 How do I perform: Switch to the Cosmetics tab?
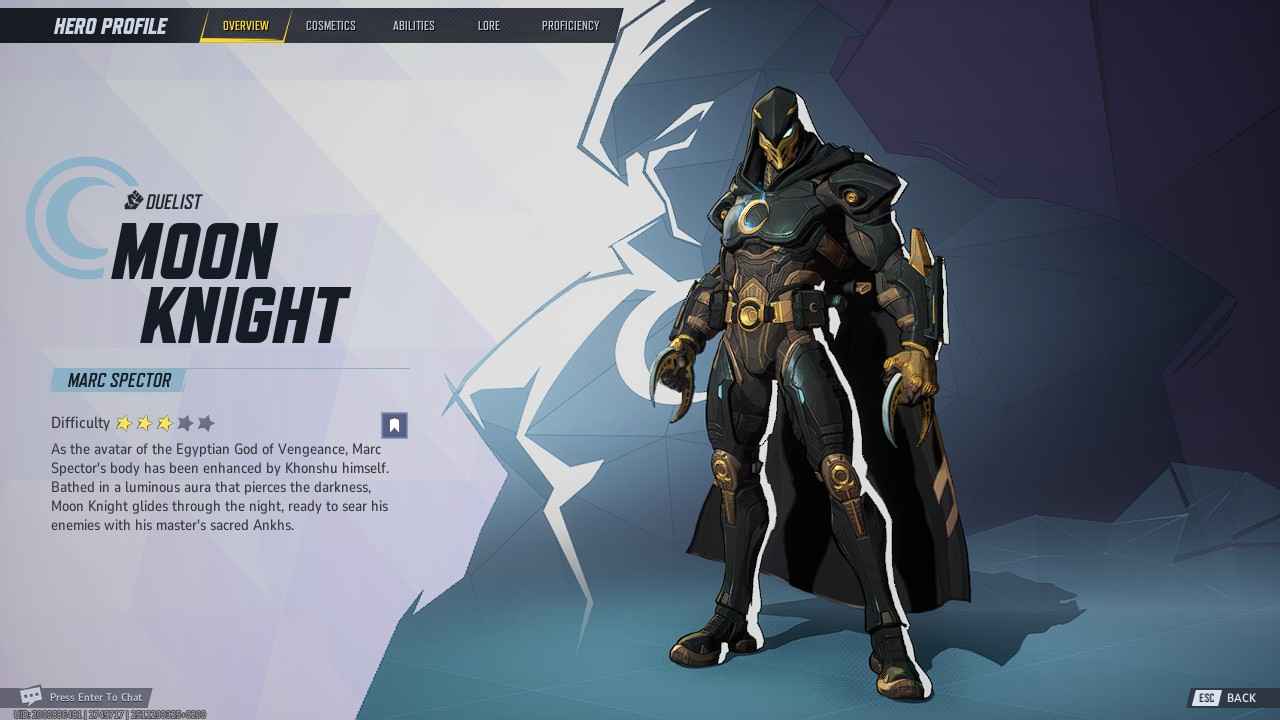331,26
